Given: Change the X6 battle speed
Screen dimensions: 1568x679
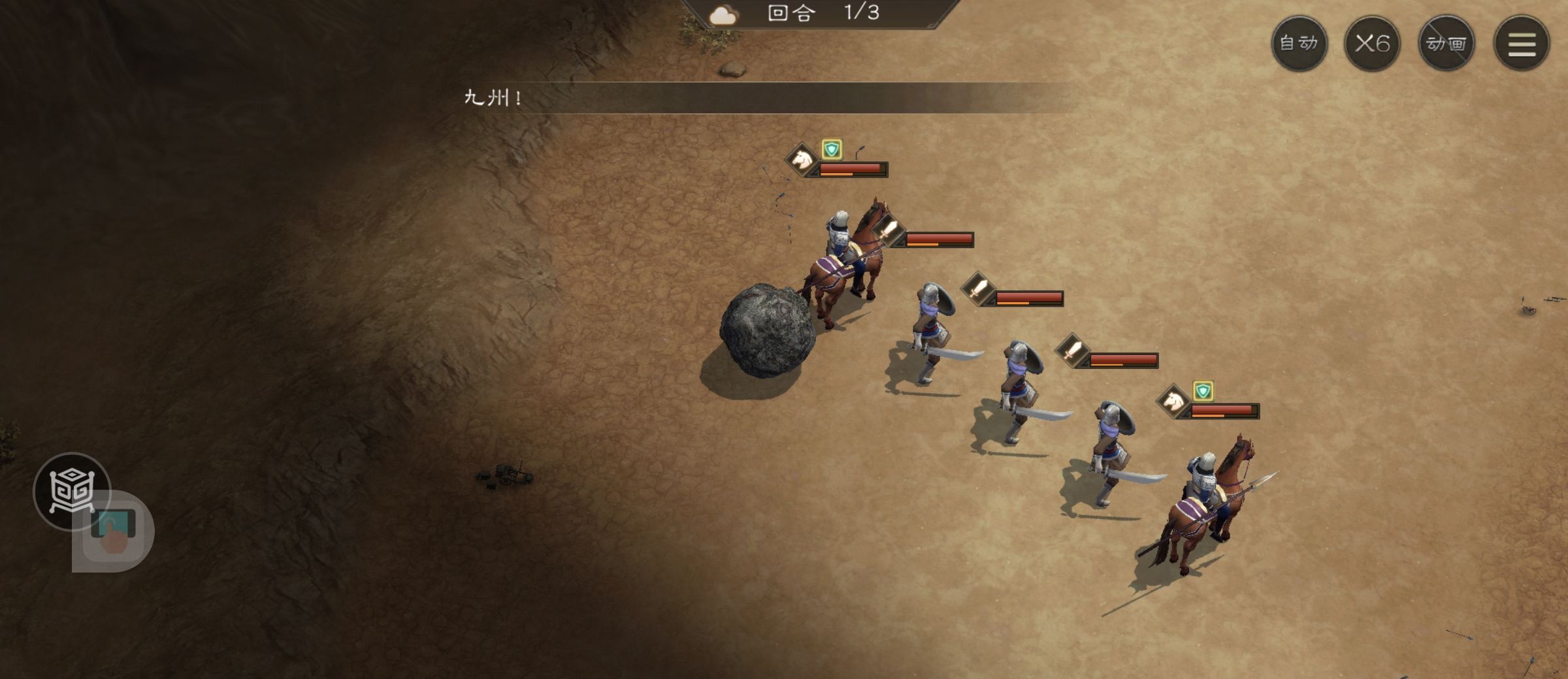Looking at the screenshot, I should coord(1372,44).
